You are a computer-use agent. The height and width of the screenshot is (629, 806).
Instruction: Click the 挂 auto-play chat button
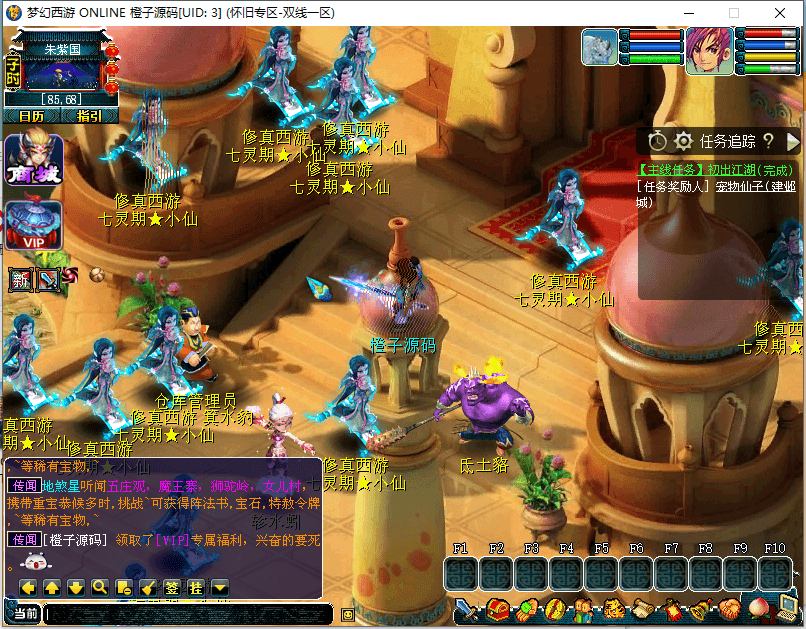pyautogui.click(x=196, y=587)
